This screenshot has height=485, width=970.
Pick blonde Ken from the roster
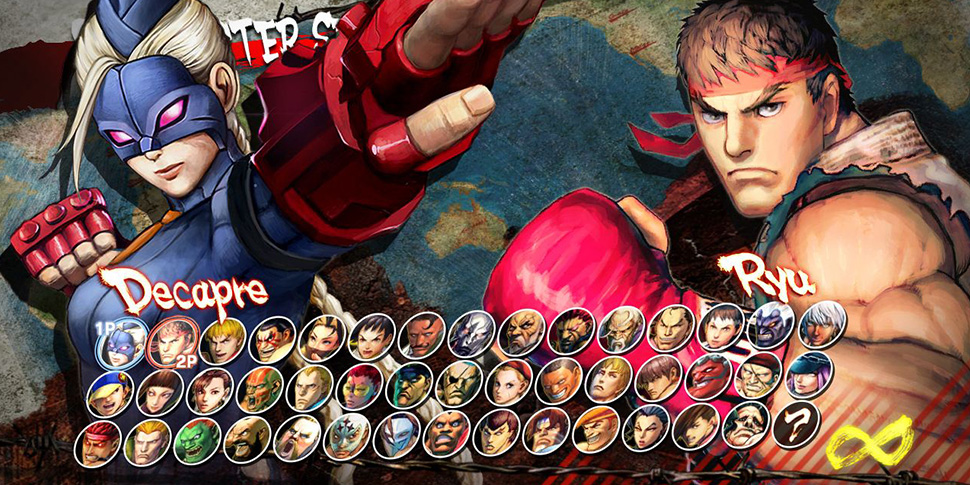point(221,340)
